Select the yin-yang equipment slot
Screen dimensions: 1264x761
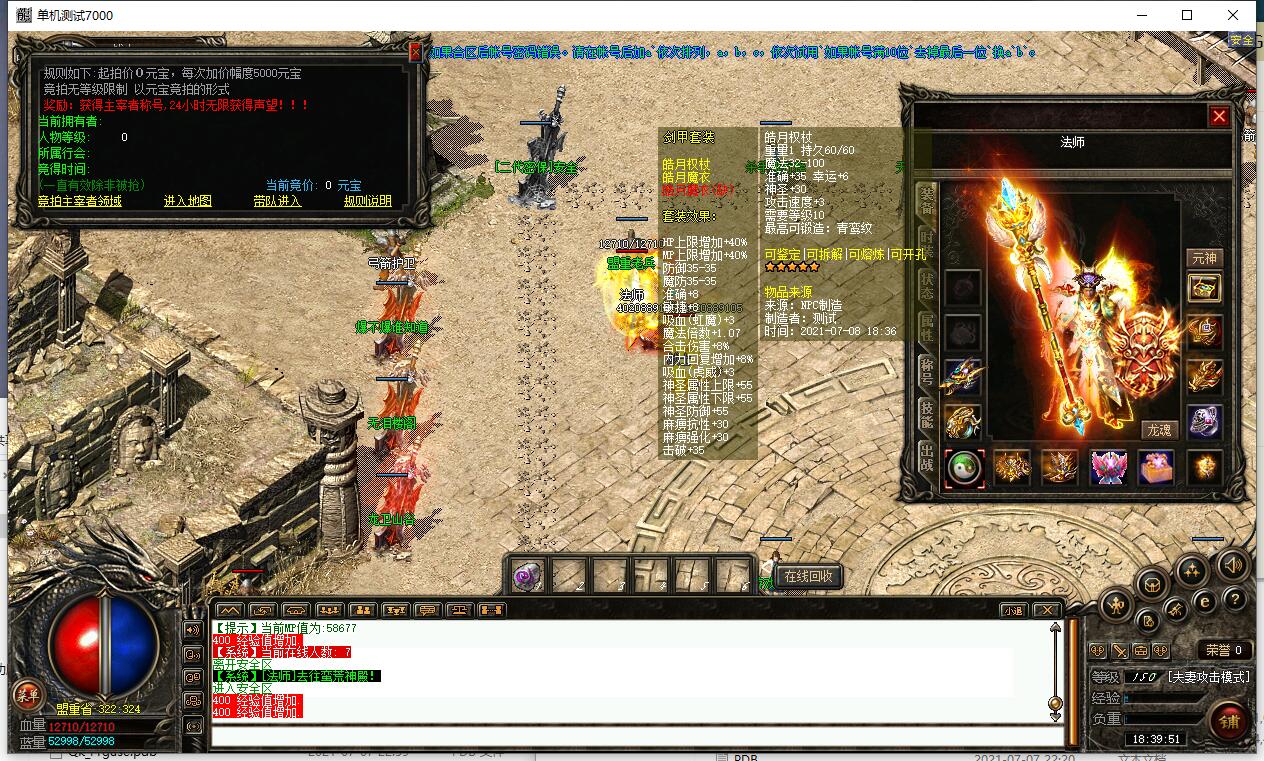pos(964,468)
